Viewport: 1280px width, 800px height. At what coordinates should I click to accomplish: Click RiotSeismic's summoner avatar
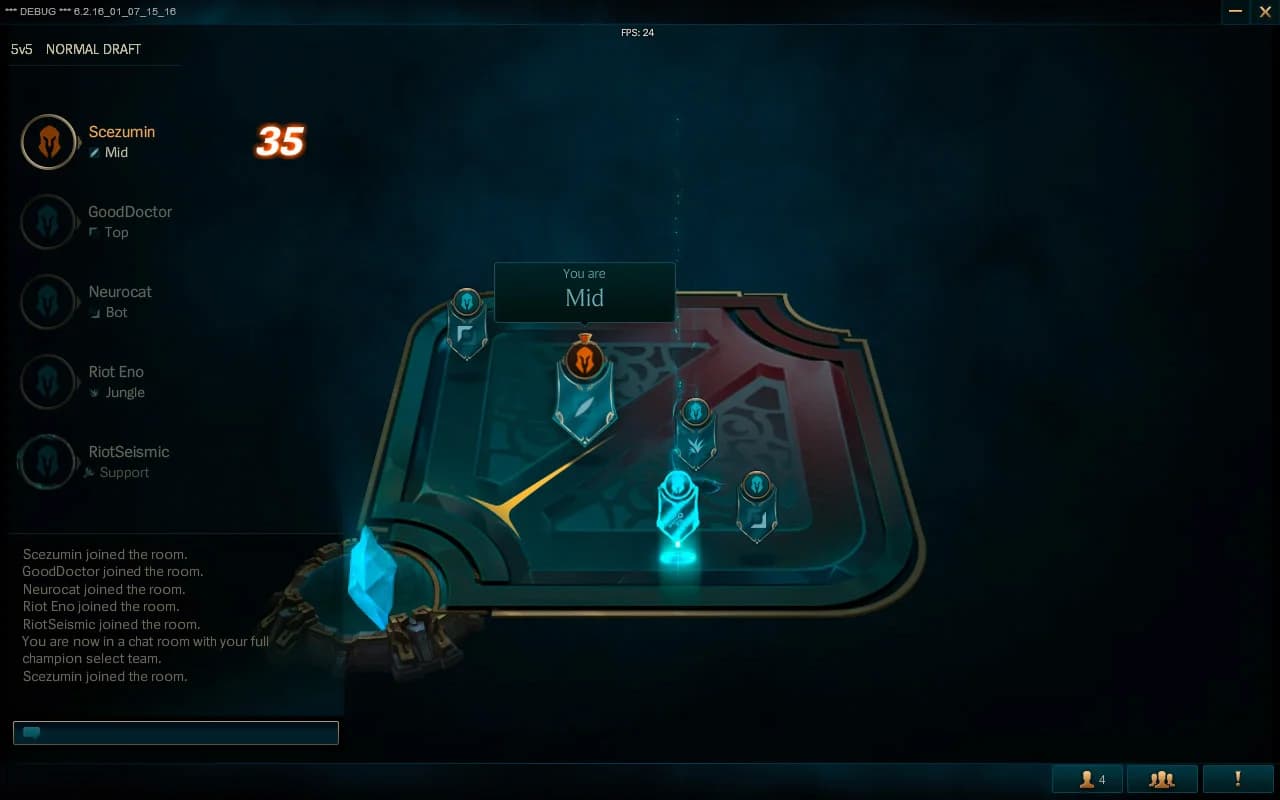[49, 461]
